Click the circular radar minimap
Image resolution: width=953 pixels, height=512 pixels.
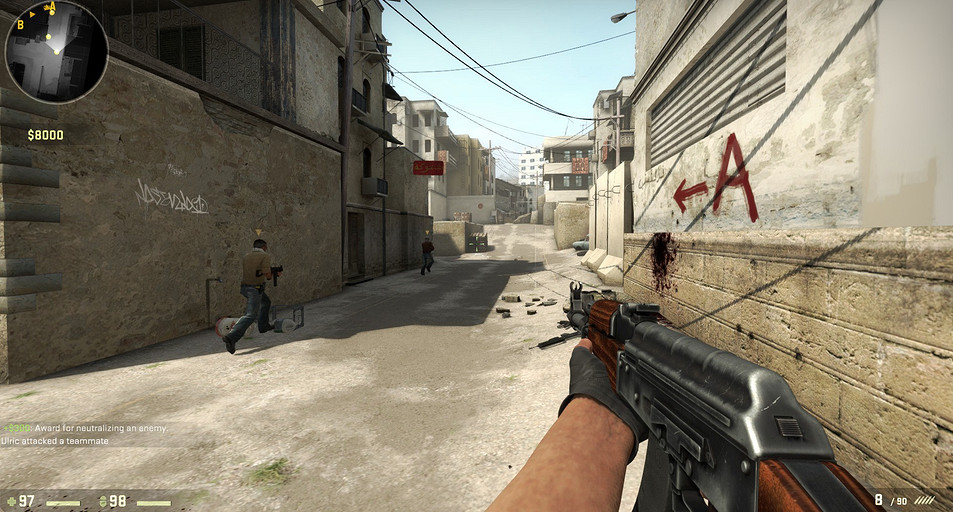(56, 52)
